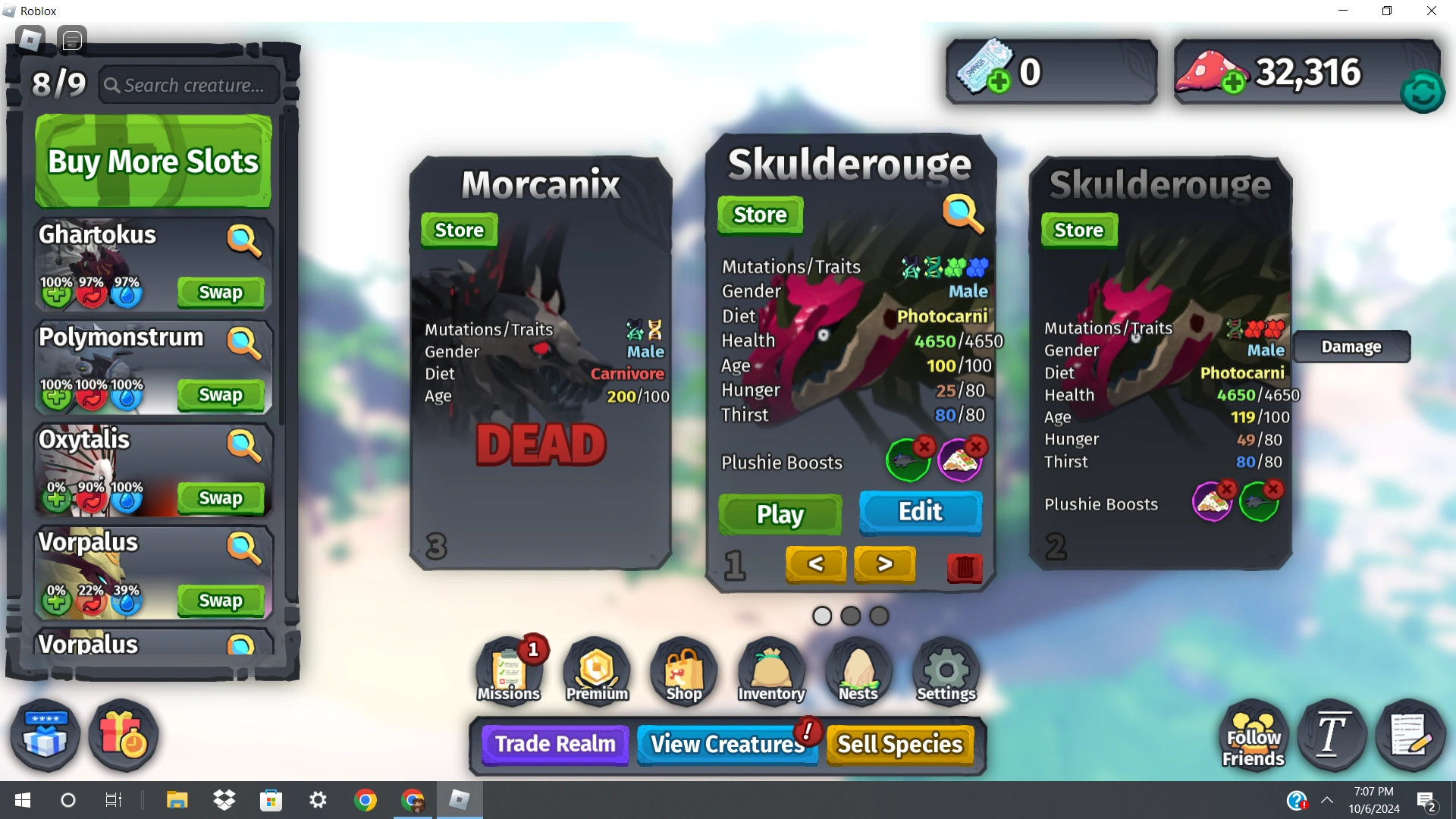This screenshot has width=1456, height=819.
Task: Remove the pizza boost on the second Skulderouge
Action: coord(1228,489)
